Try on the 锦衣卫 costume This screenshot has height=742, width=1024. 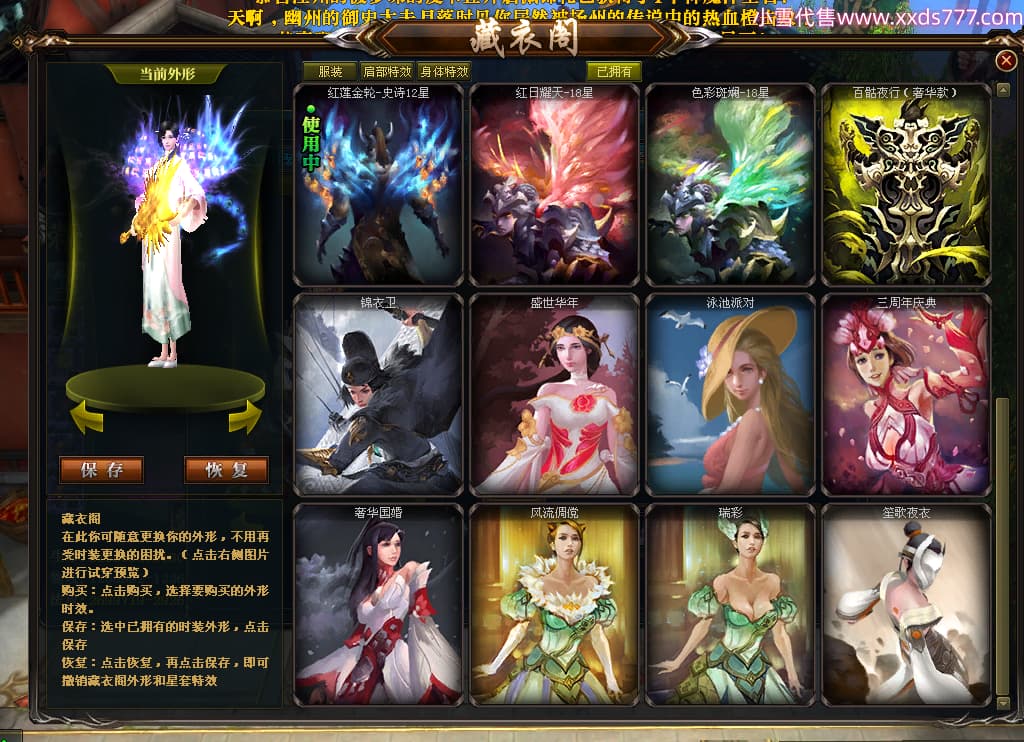click(x=378, y=396)
